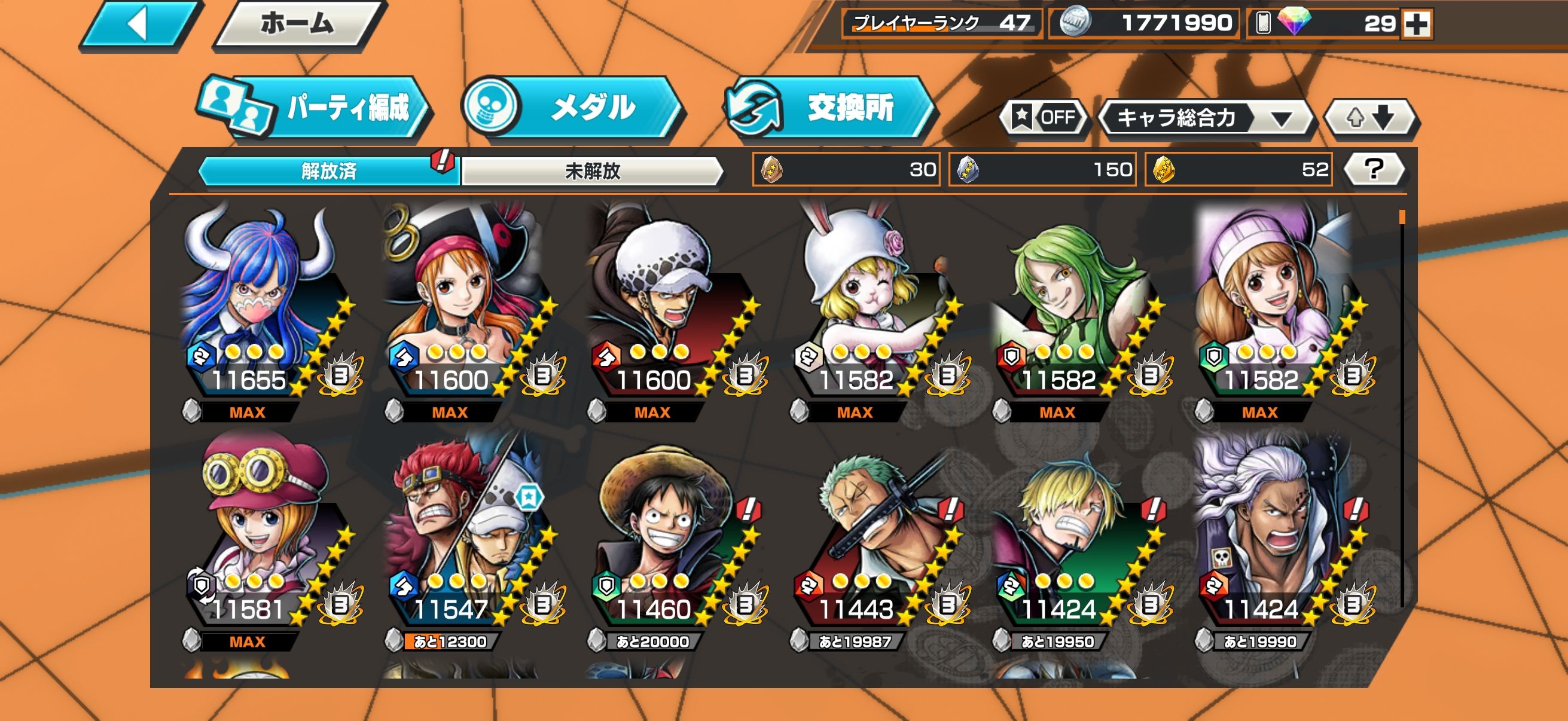Viewport: 1568px width, 721px height.
Task: Open help with the question mark button
Action: (x=1373, y=169)
